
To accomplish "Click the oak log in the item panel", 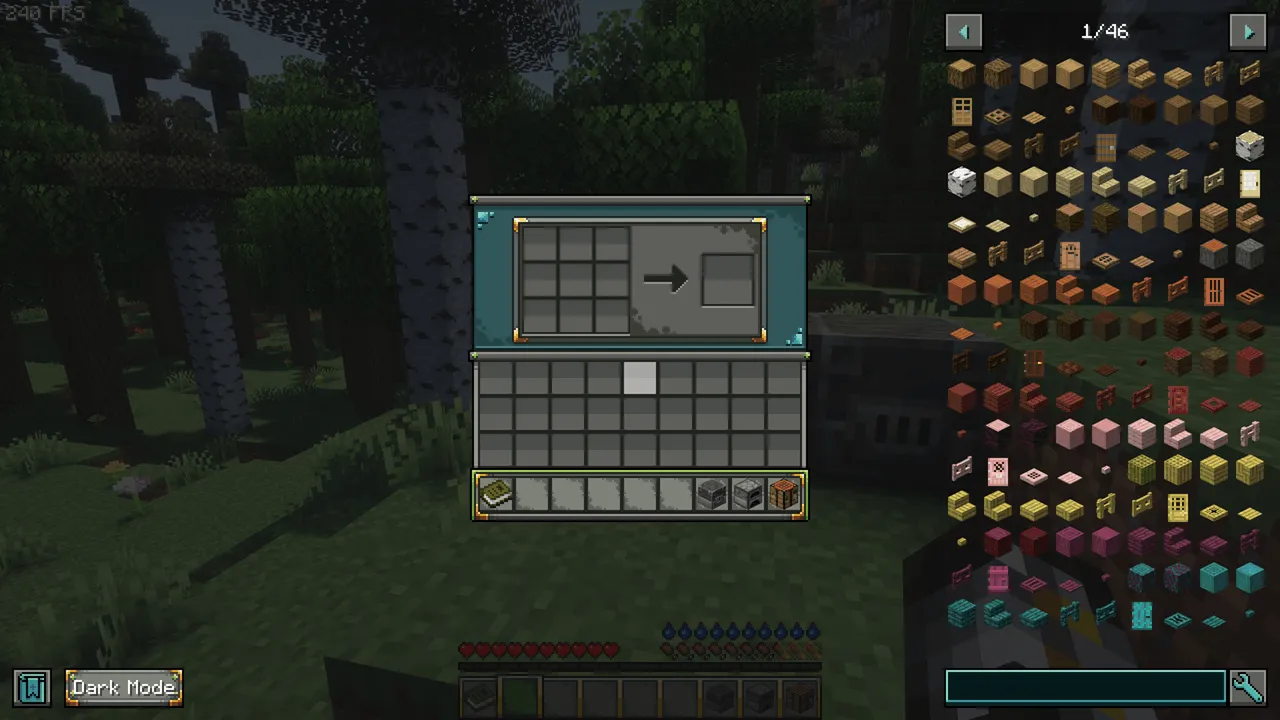I will (962, 73).
